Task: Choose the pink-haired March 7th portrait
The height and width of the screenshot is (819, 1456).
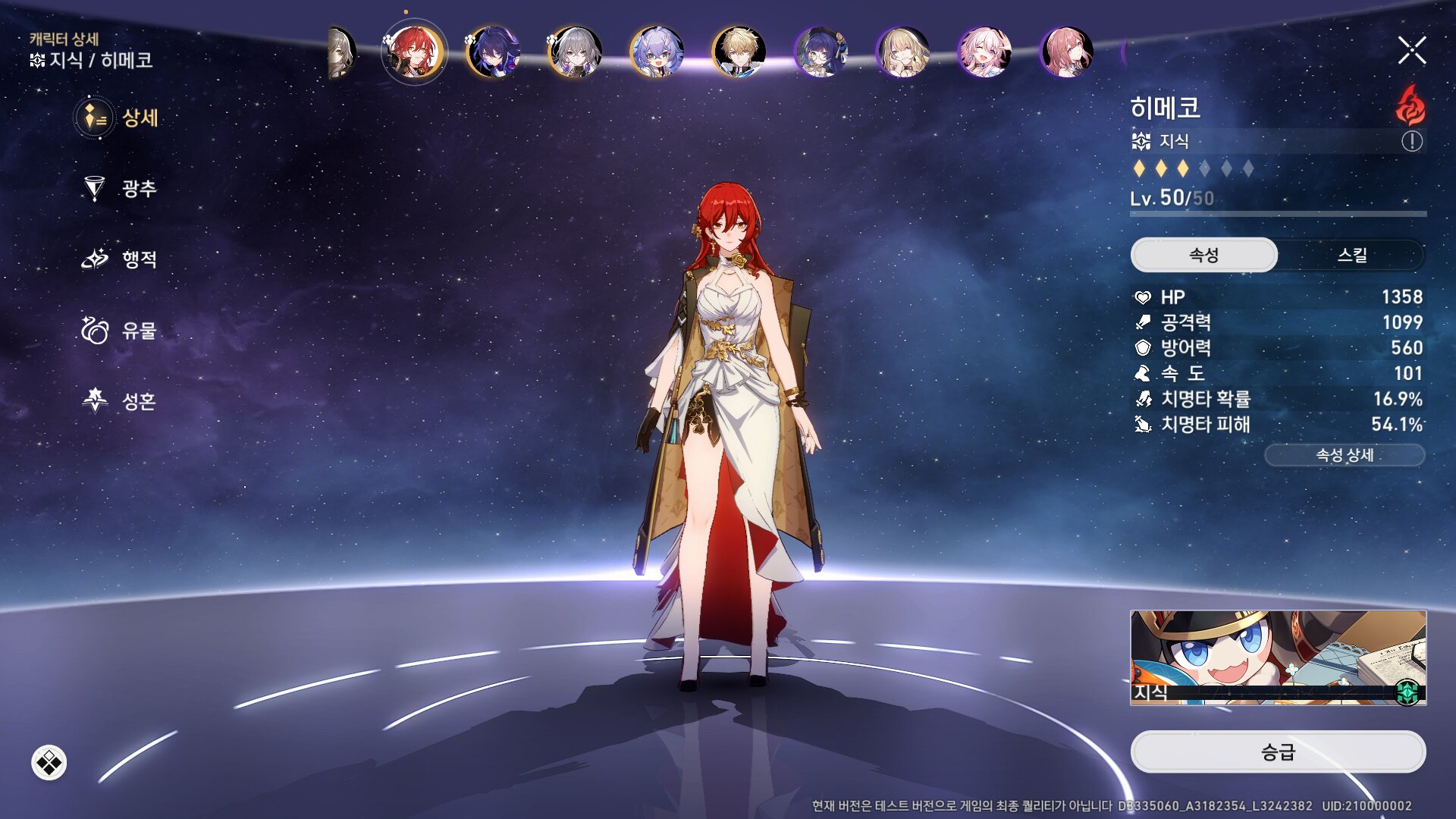Action: 984,52
